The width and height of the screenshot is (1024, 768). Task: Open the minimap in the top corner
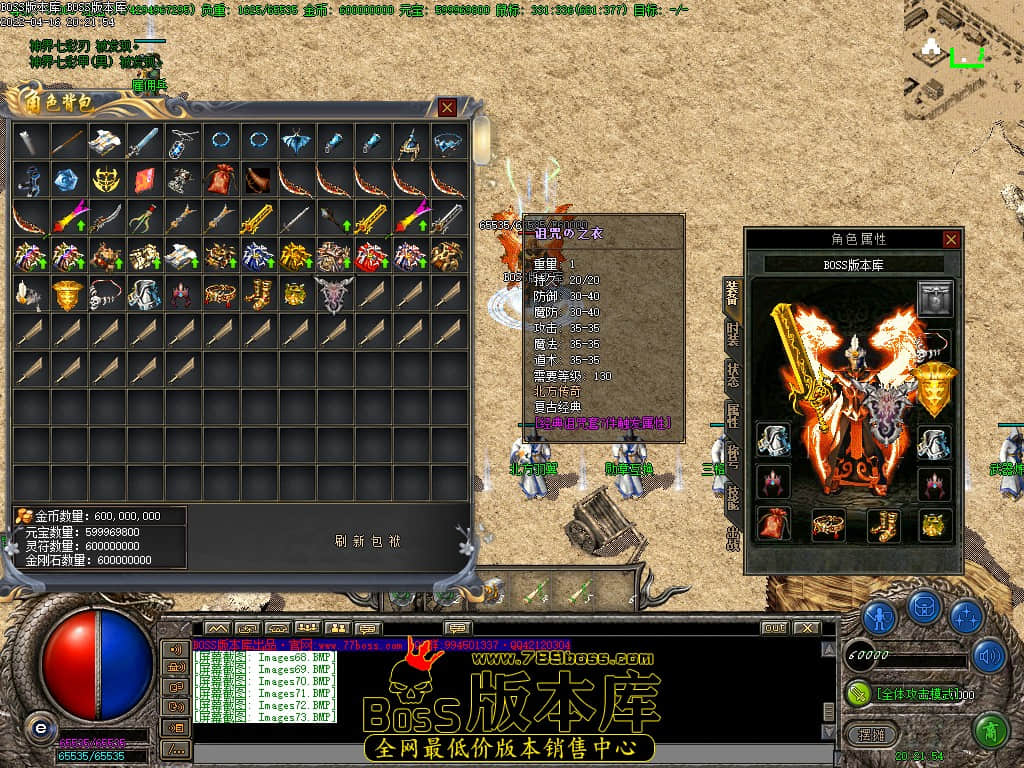[x=962, y=50]
